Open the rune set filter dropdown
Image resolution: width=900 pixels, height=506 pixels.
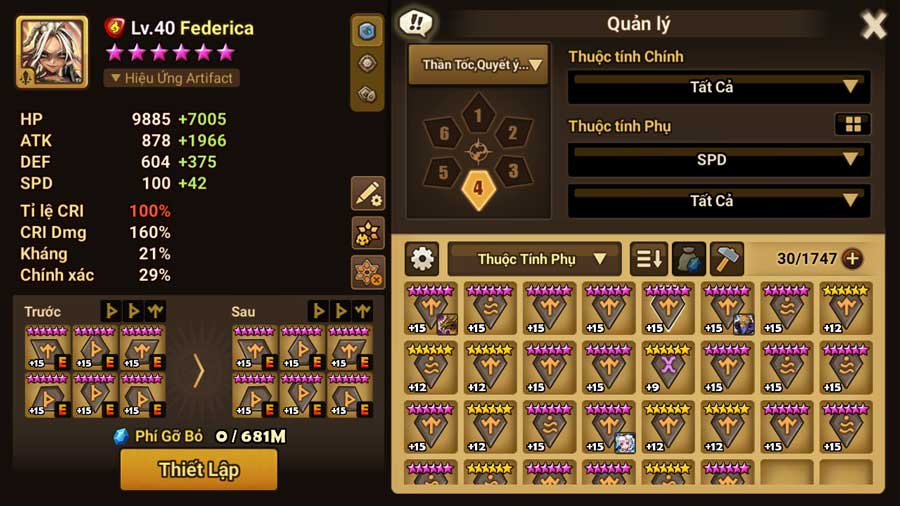(x=478, y=65)
